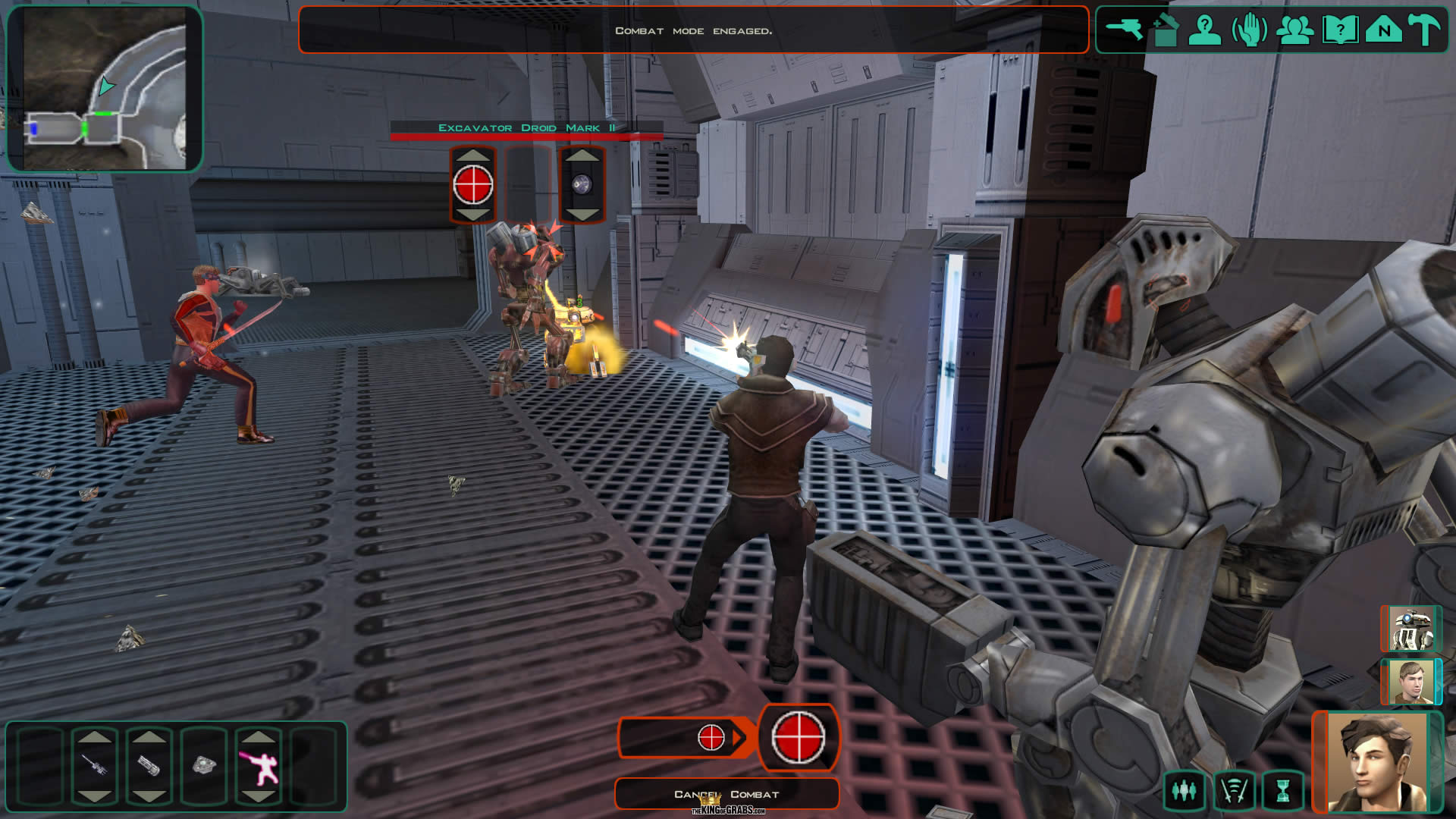Use the rifle item in action bar
The width and height of the screenshot is (1456, 819).
pyautogui.click(x=95, y=764)
